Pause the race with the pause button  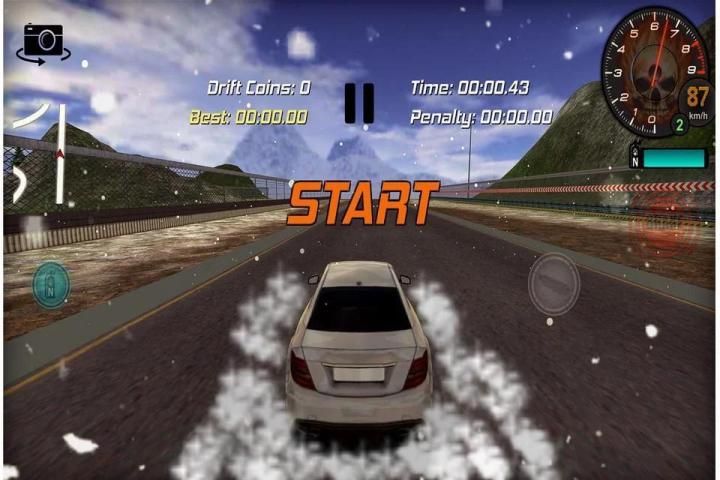[x=359, y=103]
